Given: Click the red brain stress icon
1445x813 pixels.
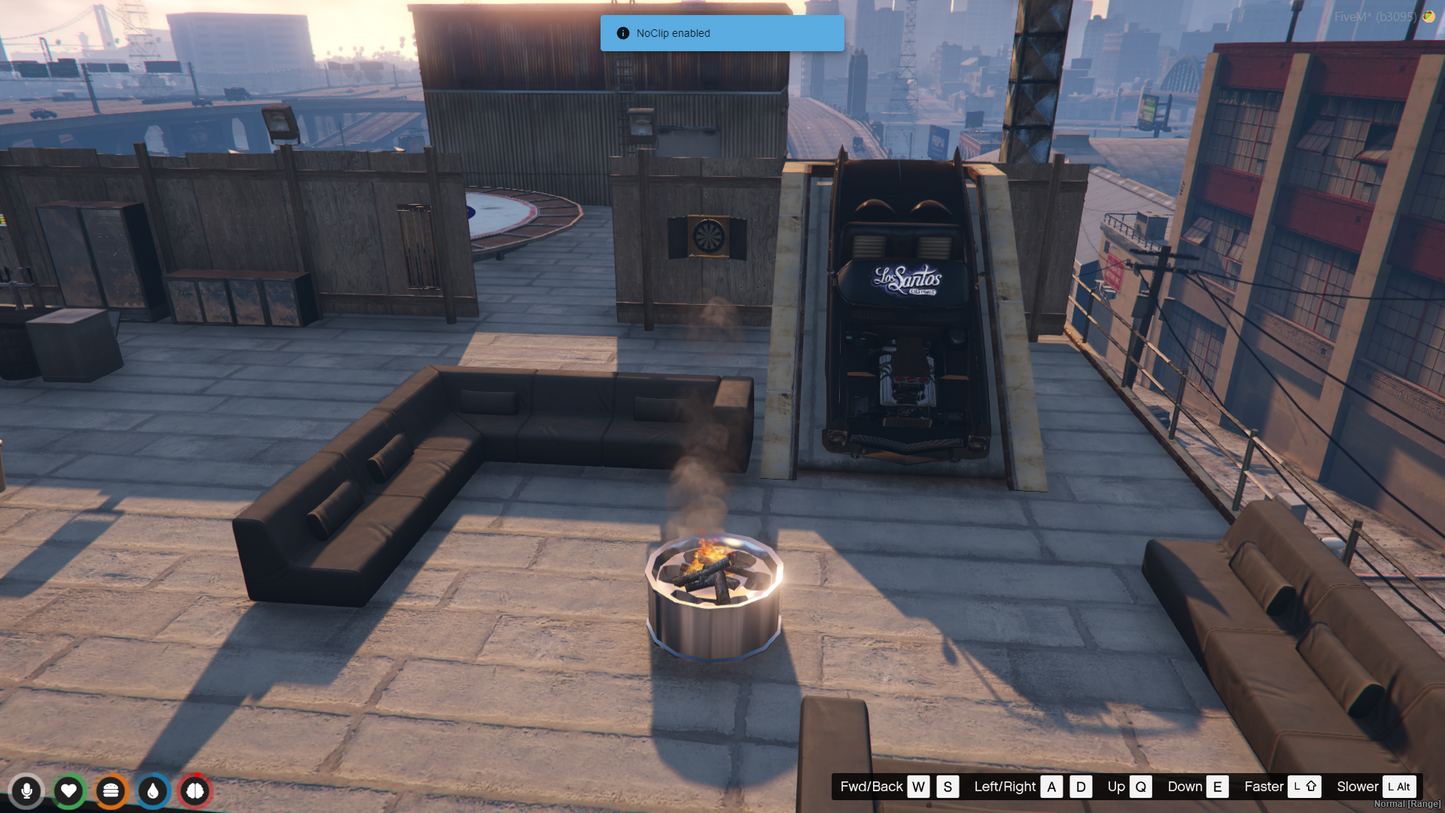Looking at the screenshot, I should 195,791.
